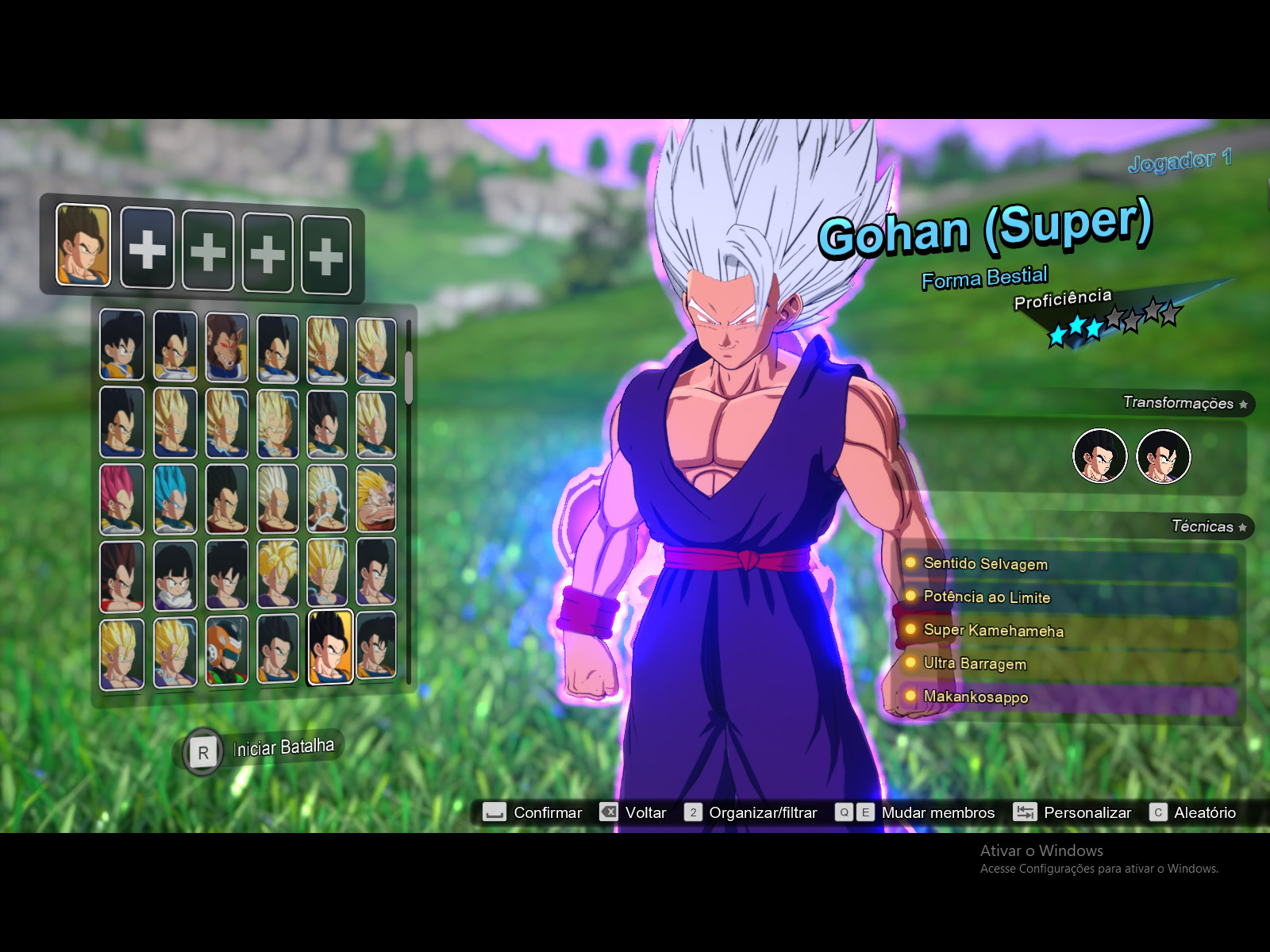Select the Great Ape Vegeta portrait
Viewport: 1270px width, 952px height.
pyautogui.click(x=228, y=346)
